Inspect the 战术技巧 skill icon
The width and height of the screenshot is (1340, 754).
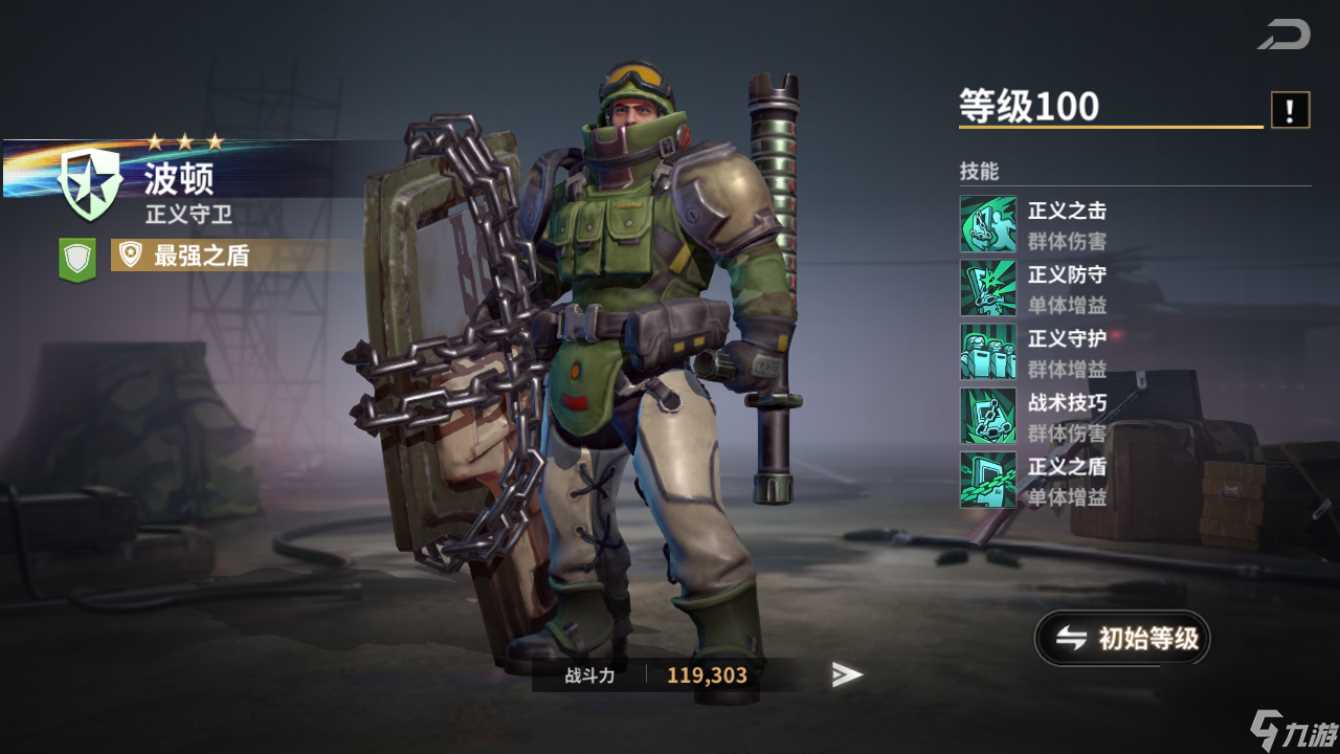coord(987,418)
